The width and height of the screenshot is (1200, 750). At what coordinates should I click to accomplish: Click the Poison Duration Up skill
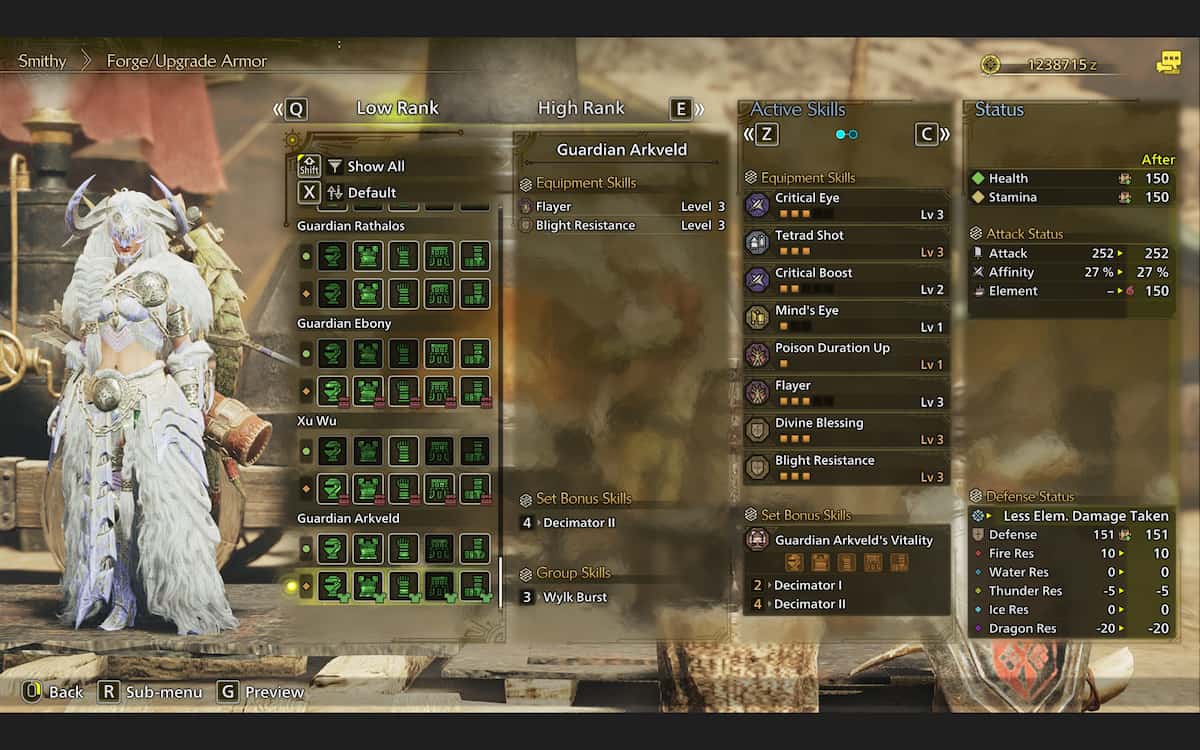tap(846, 355)
